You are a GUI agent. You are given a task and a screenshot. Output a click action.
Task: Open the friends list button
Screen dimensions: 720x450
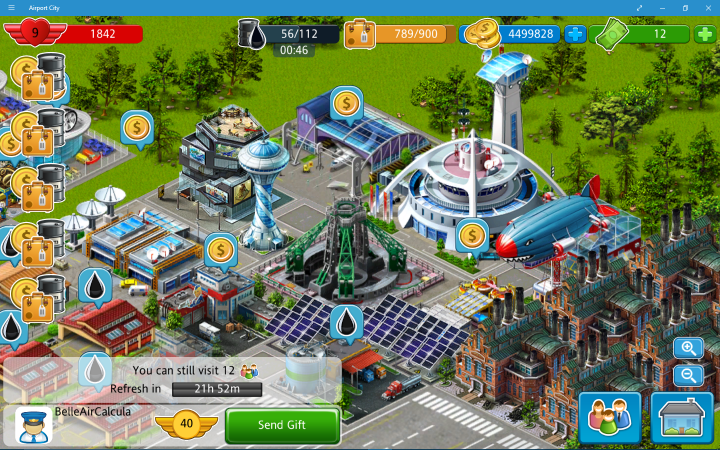point(609,416)
